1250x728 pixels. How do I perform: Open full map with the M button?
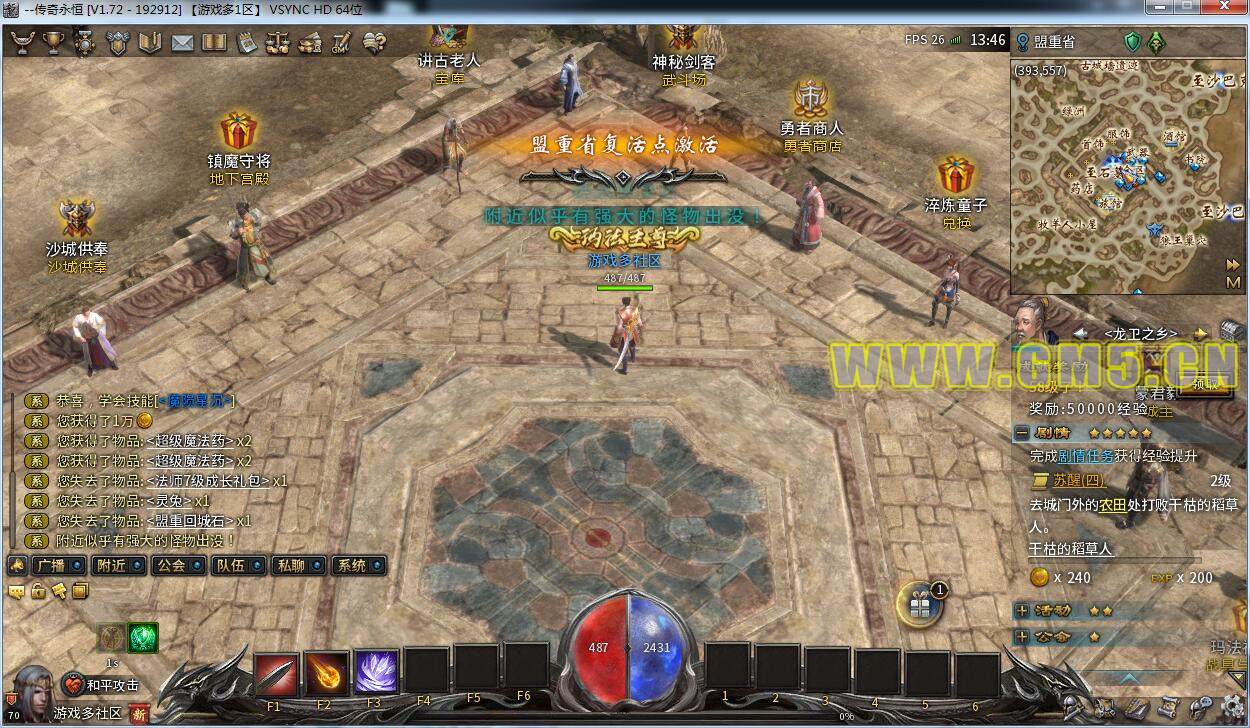pos(1232,283)
